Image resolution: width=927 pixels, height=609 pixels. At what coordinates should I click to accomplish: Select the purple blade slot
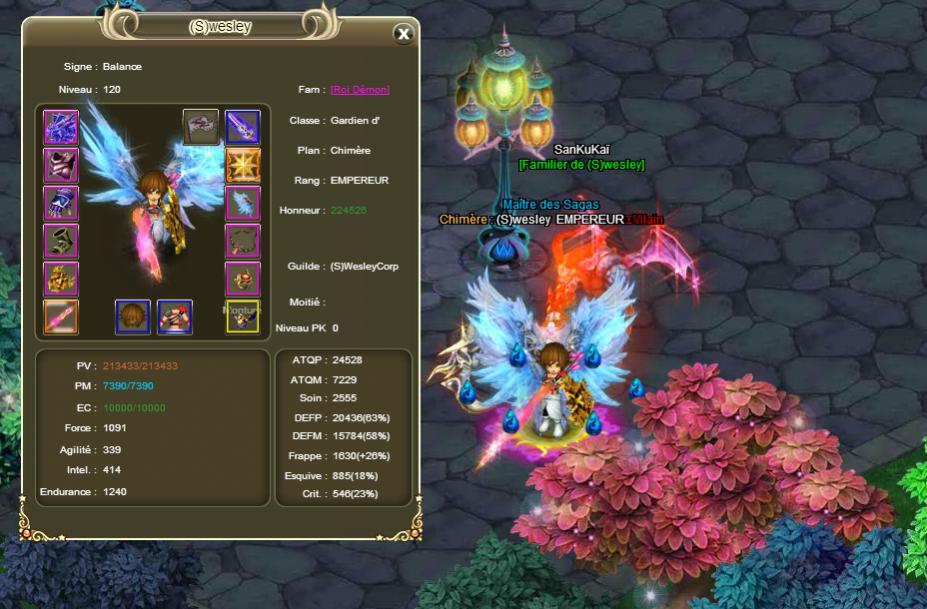pos(242,127)
